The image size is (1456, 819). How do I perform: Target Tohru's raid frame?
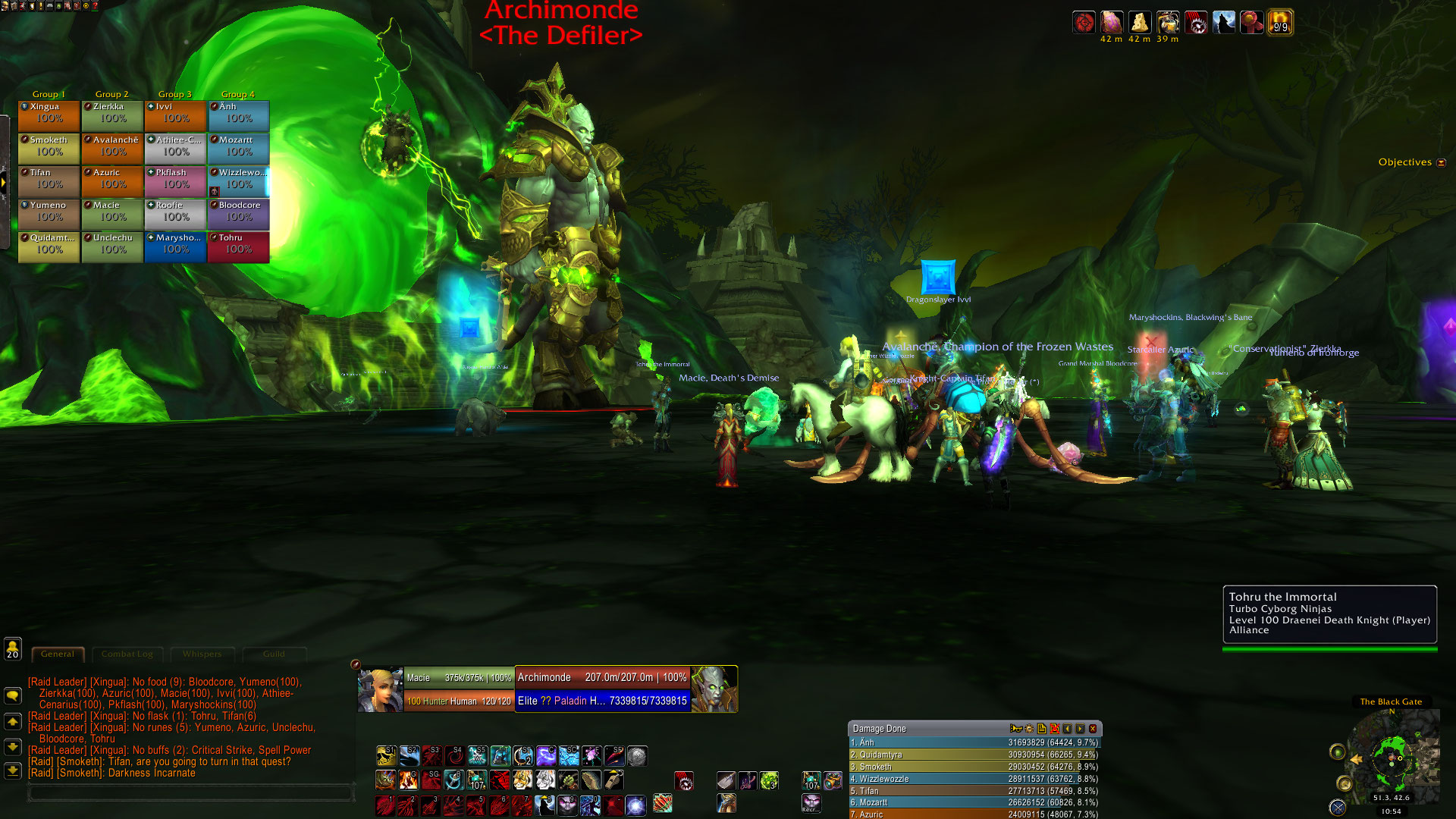click(238, 246)
